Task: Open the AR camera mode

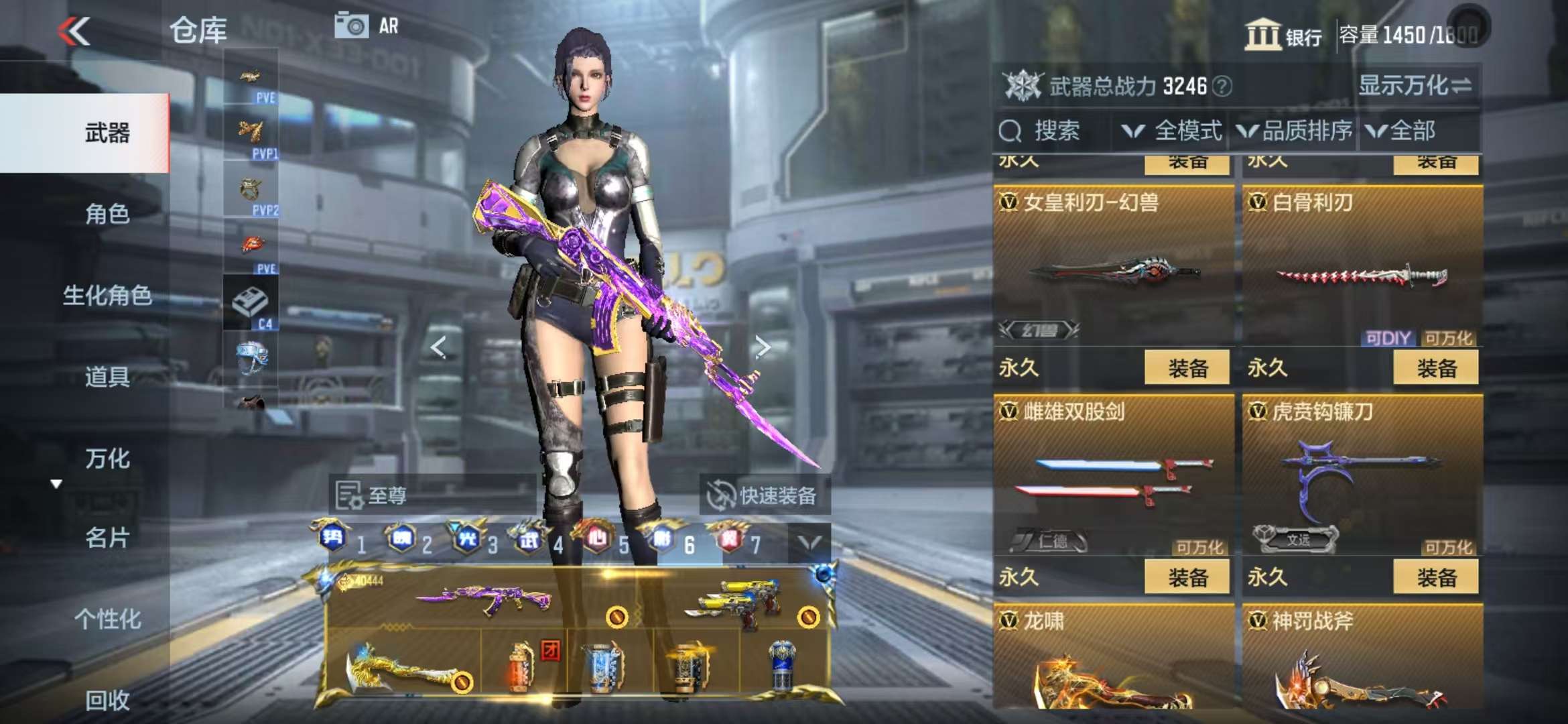Action: (367, 26)
